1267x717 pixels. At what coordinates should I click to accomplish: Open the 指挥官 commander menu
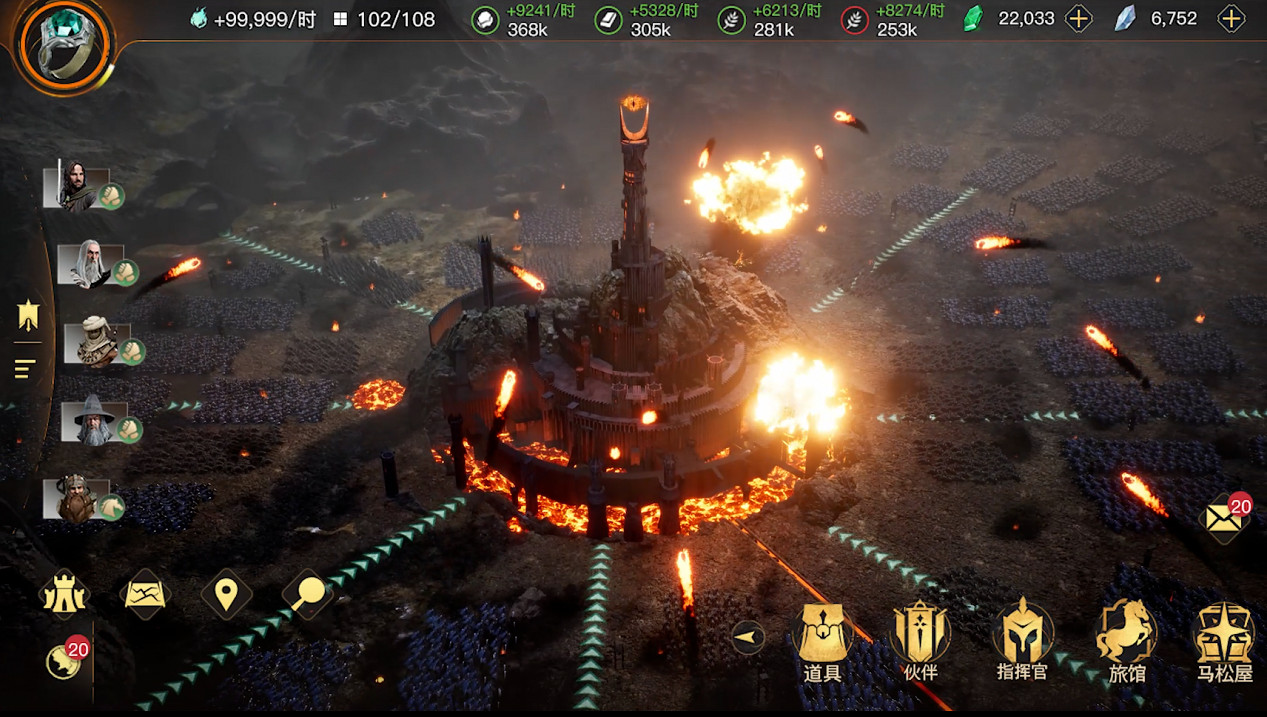1022,641
